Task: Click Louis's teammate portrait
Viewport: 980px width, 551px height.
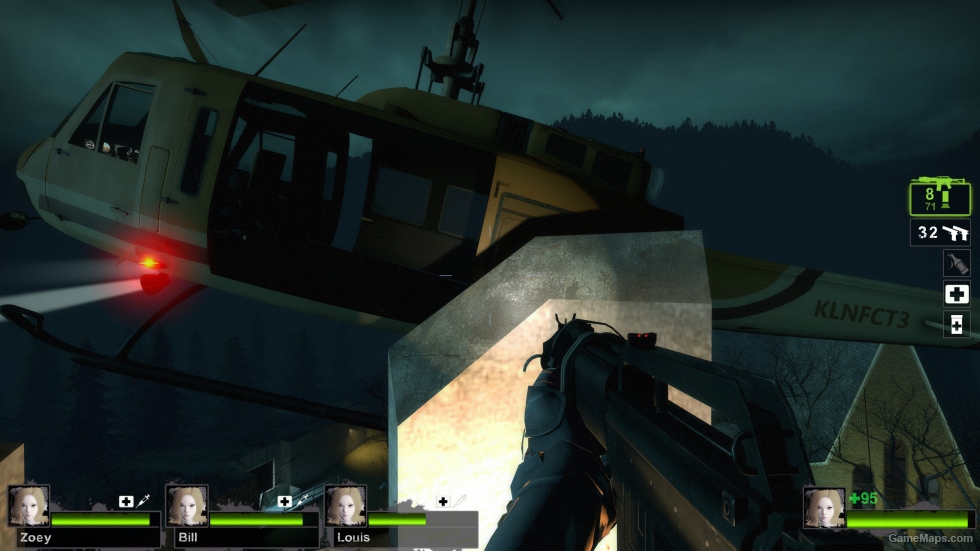Action: [345, 507]
